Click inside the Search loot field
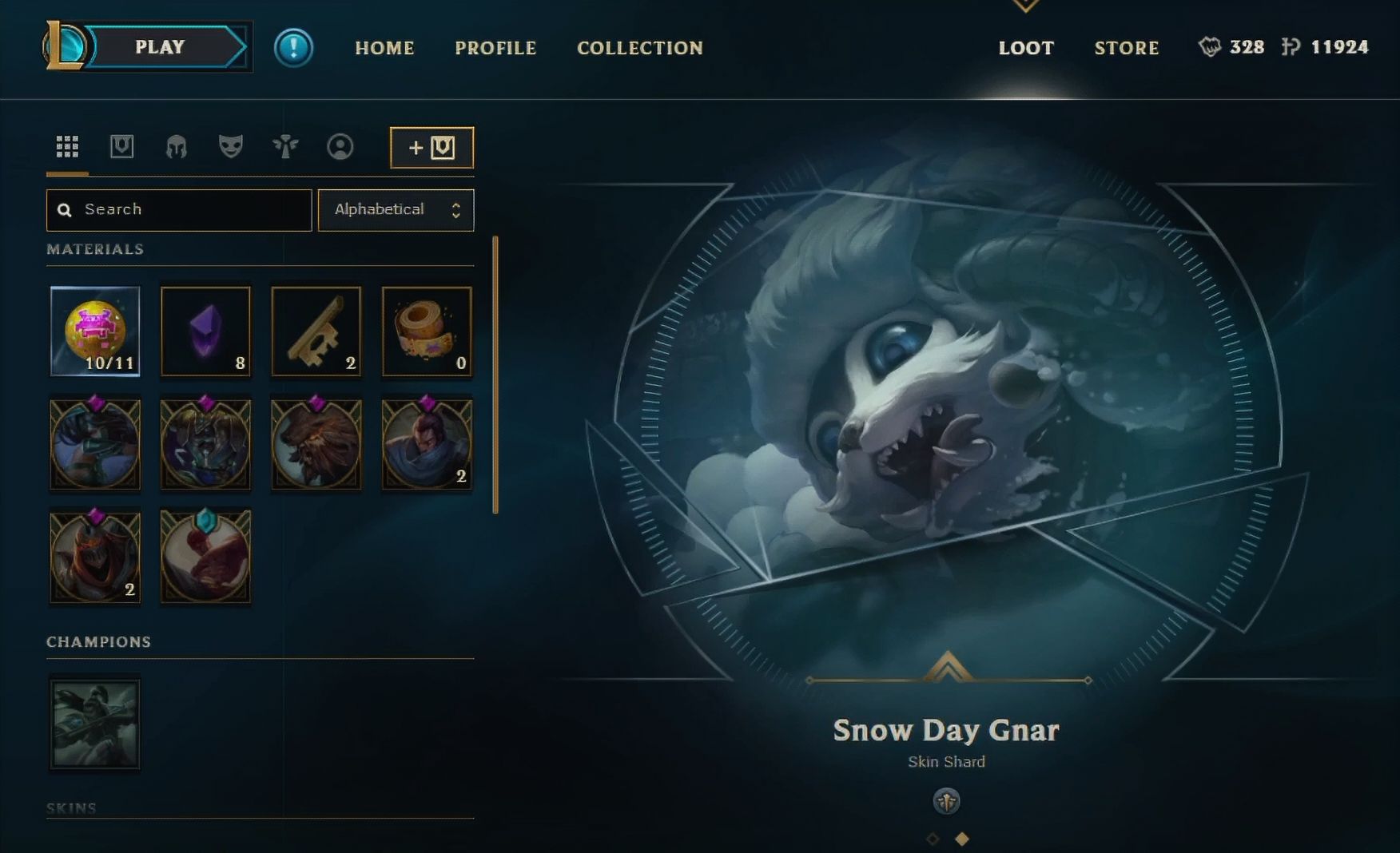Screen dimensions: 1400x853 pos(178,209)
